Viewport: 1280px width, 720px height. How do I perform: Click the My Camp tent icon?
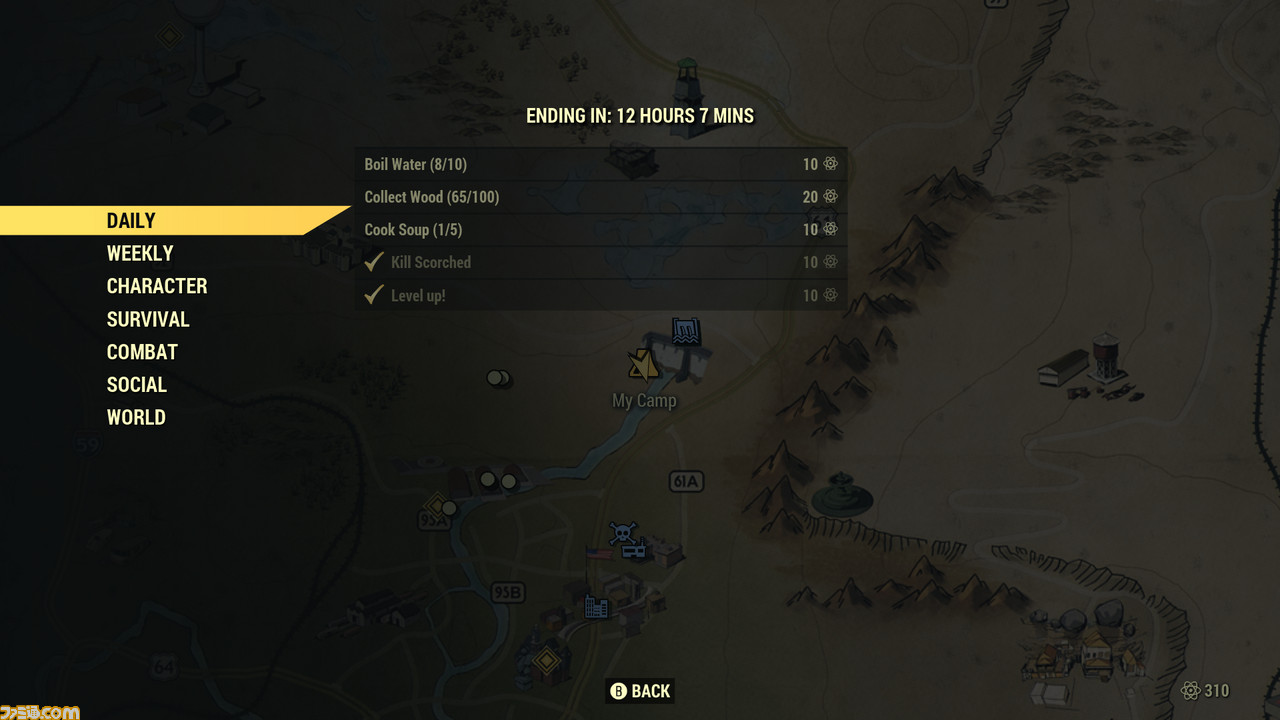(642, 365)
